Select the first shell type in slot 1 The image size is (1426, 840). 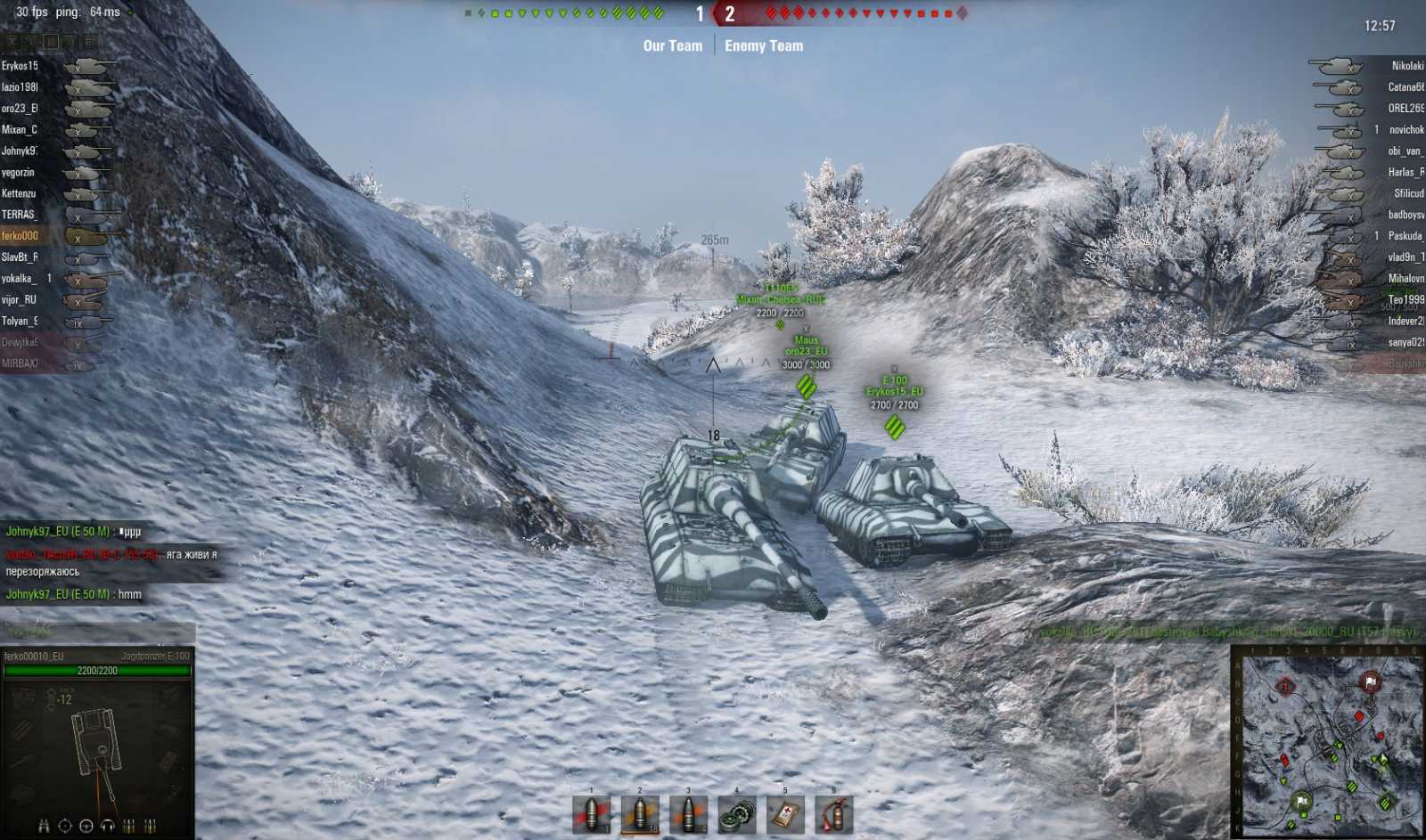592,814
